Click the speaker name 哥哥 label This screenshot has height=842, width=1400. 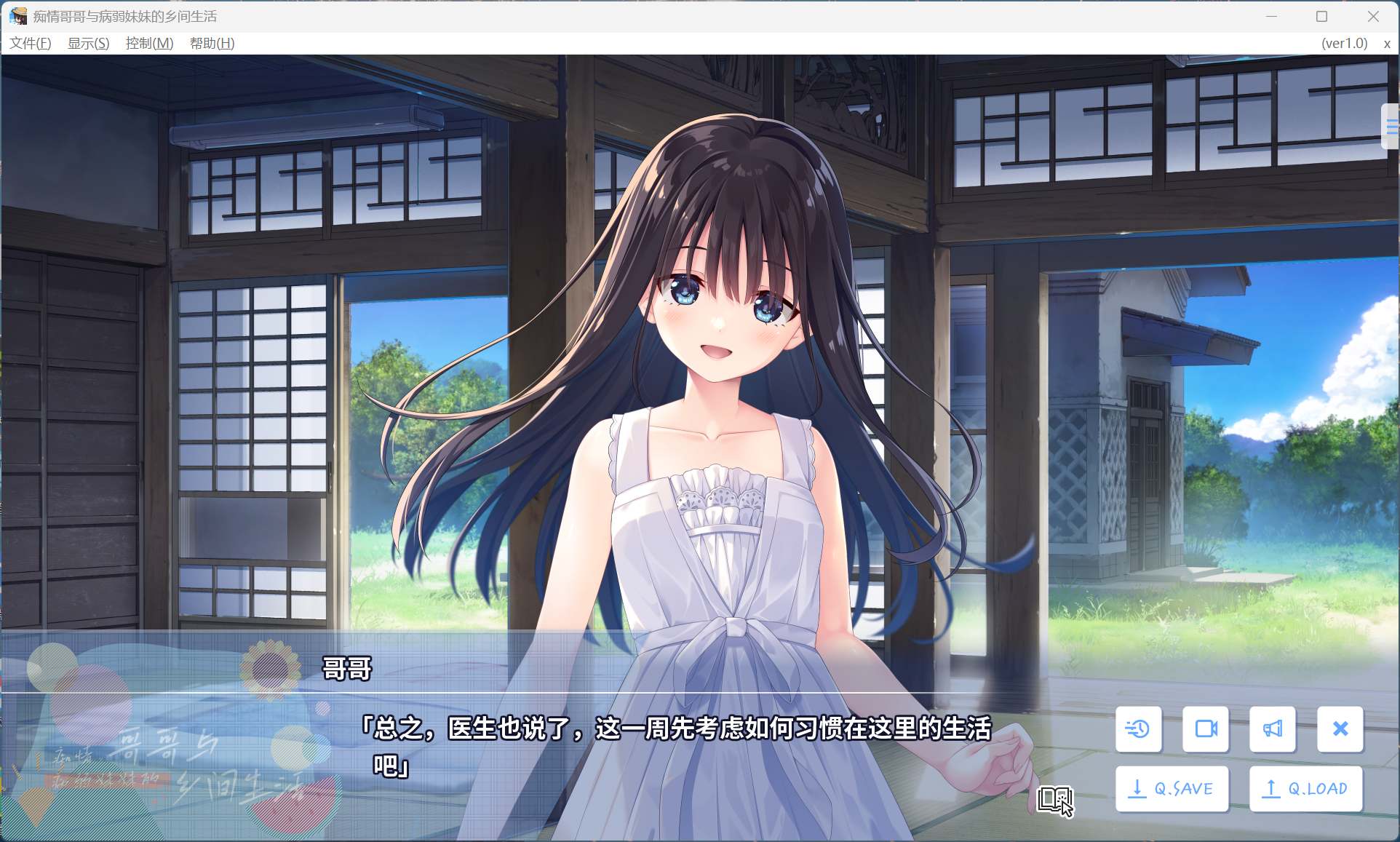click(x=346, y=669)
